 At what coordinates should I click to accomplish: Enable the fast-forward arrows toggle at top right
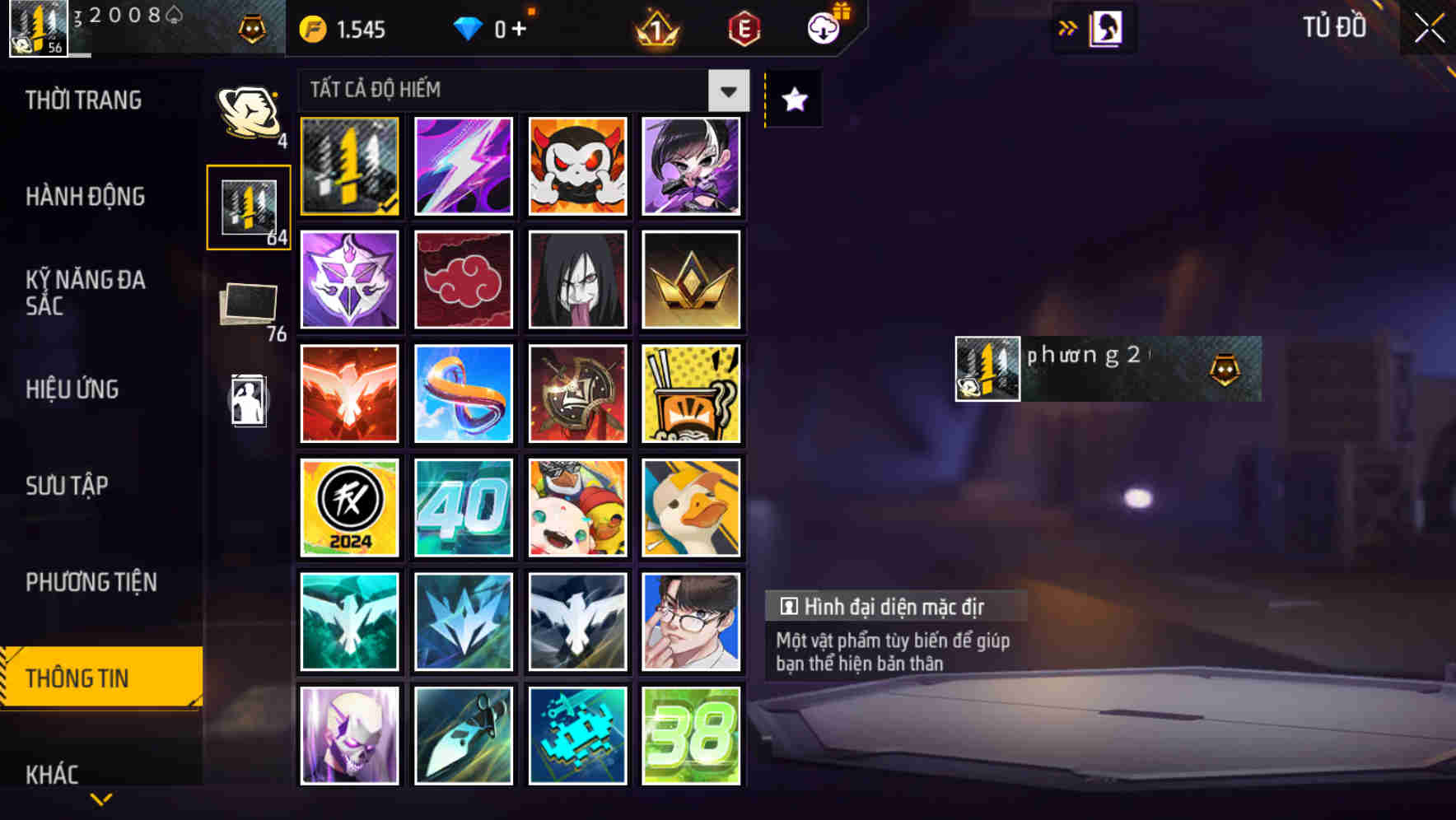1068,27
